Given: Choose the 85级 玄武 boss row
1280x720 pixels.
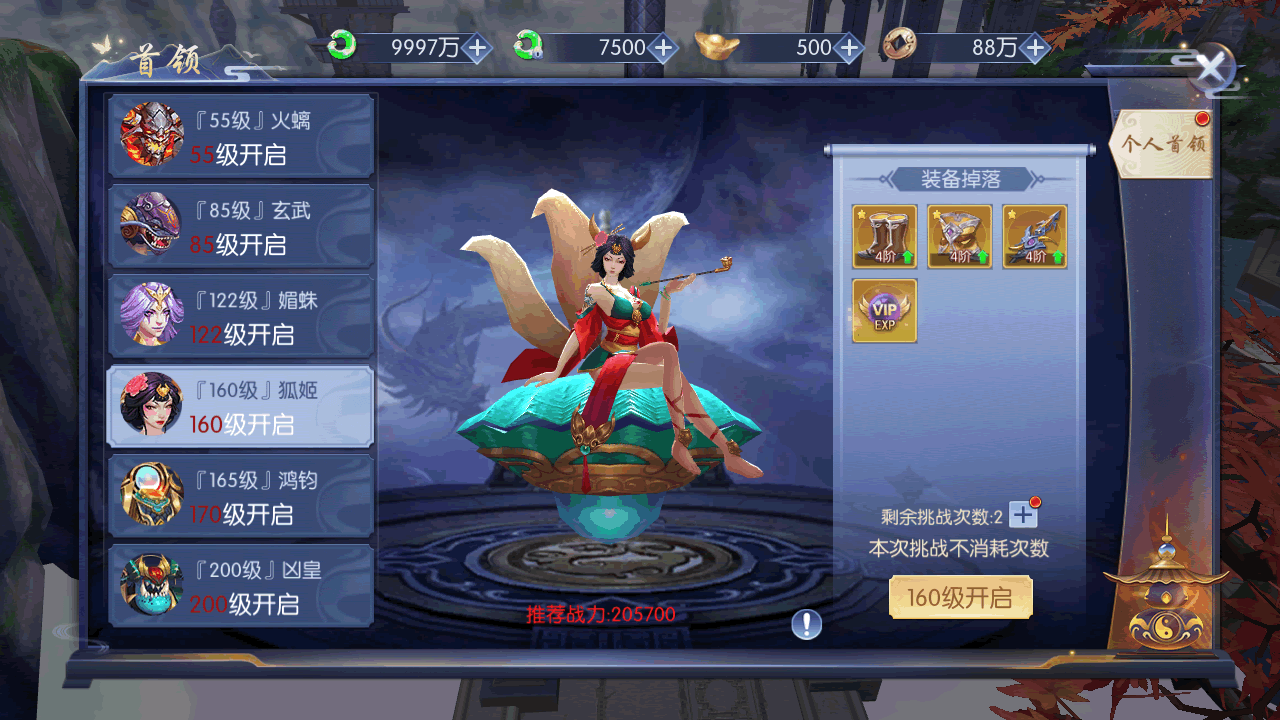Looking at the screenshot, I should tap(241, 226).
